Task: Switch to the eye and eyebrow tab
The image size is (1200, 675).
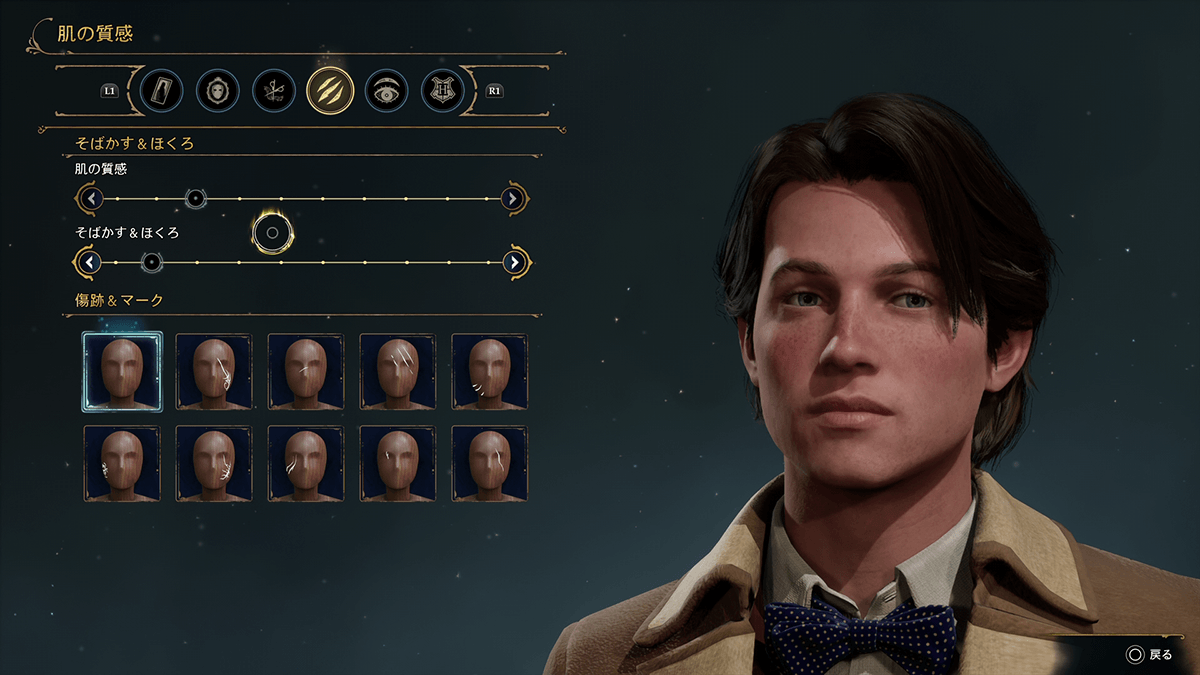Action: click(x=386, y=90)
